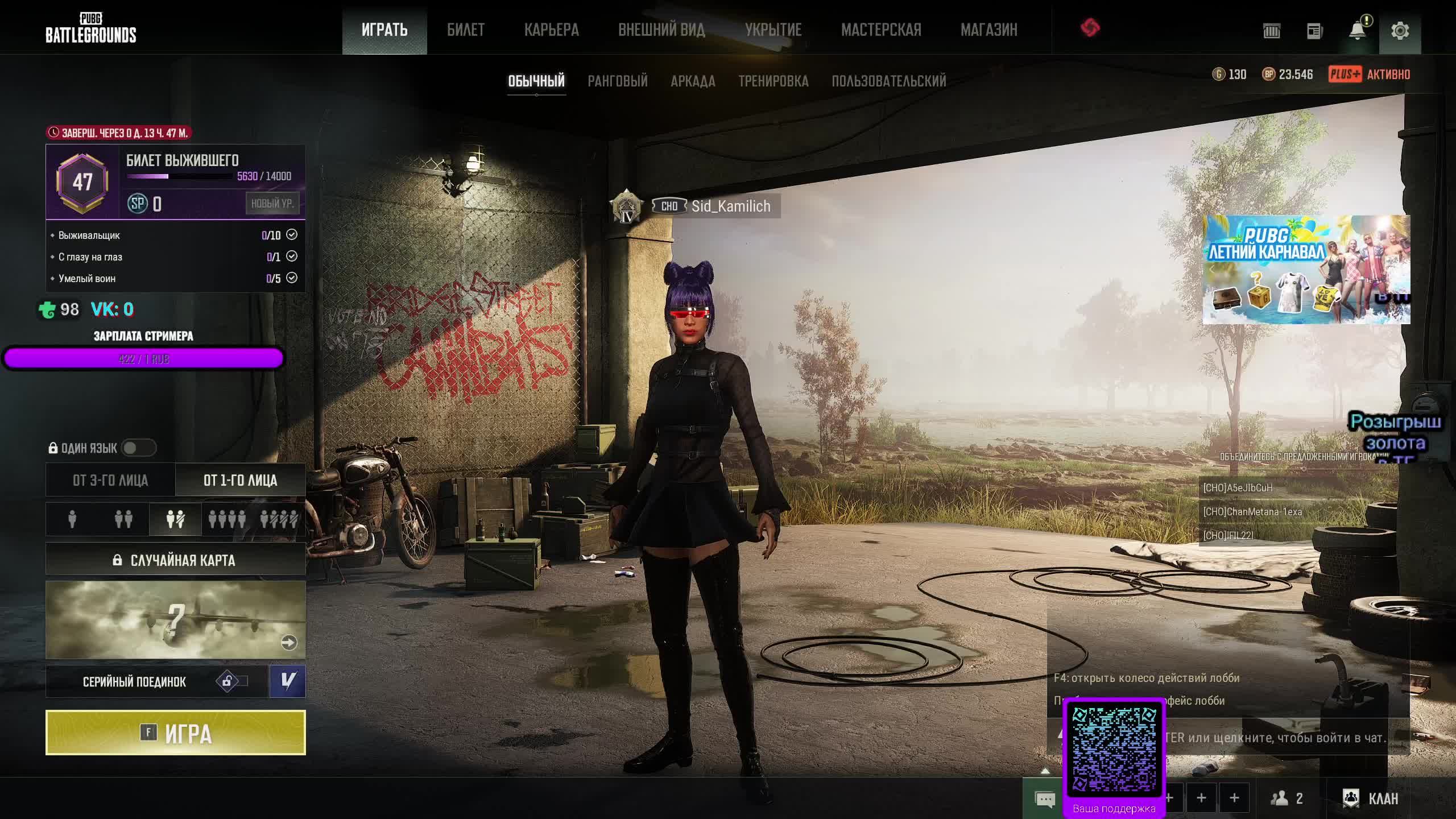Open the ПОЛЬЗОВАТЕЛЬСКИЙ custom match mode

pyautogui.click(x=888, y=81)
